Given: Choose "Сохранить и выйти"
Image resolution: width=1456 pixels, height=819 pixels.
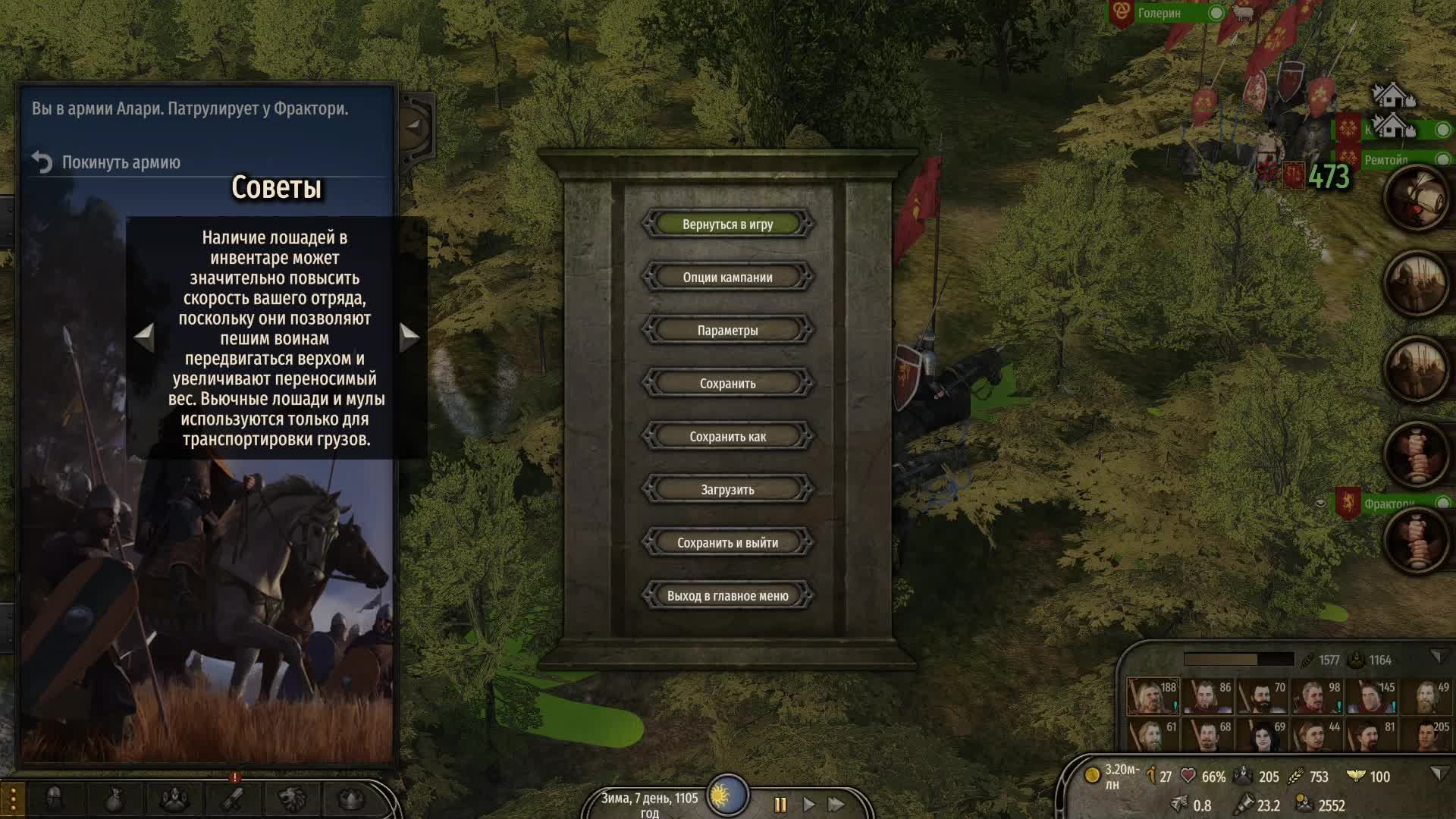Looking at the screenshot, I should [x=727, y=543].
